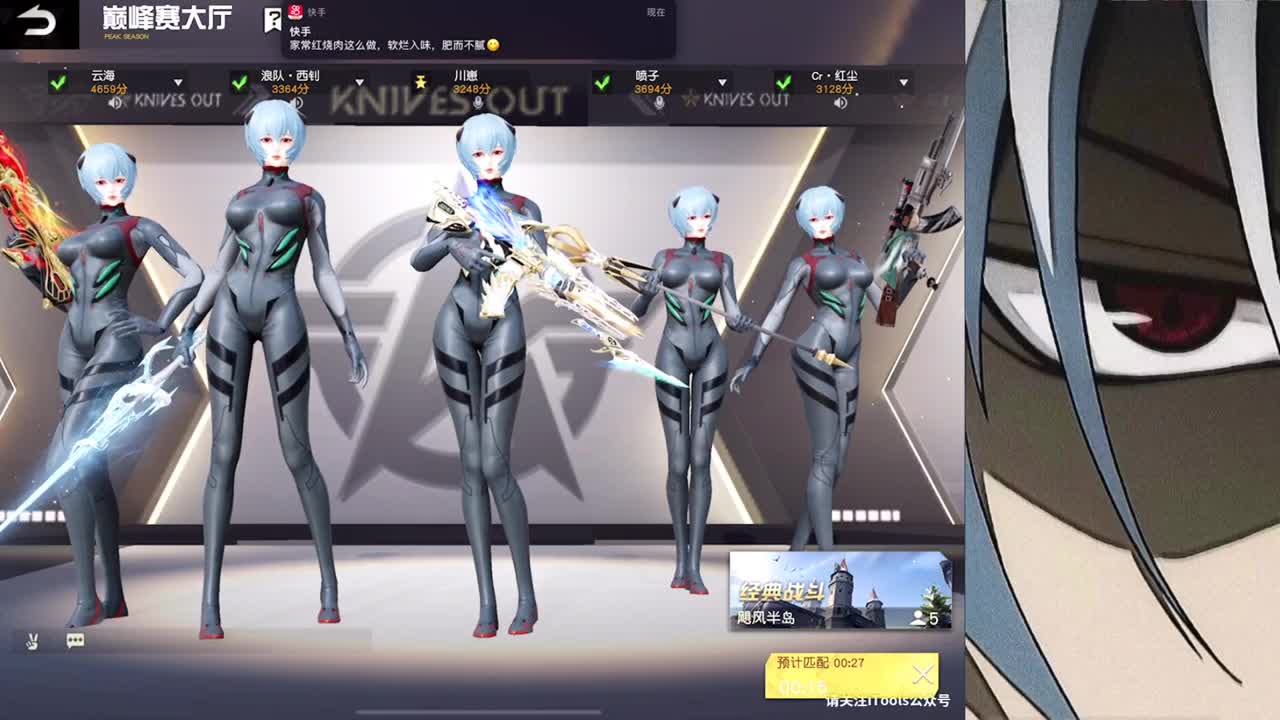The height and width of the screenshot is (720, 1280).
Task: Click the microphone icon under 喷子
Action: point(660,101)
